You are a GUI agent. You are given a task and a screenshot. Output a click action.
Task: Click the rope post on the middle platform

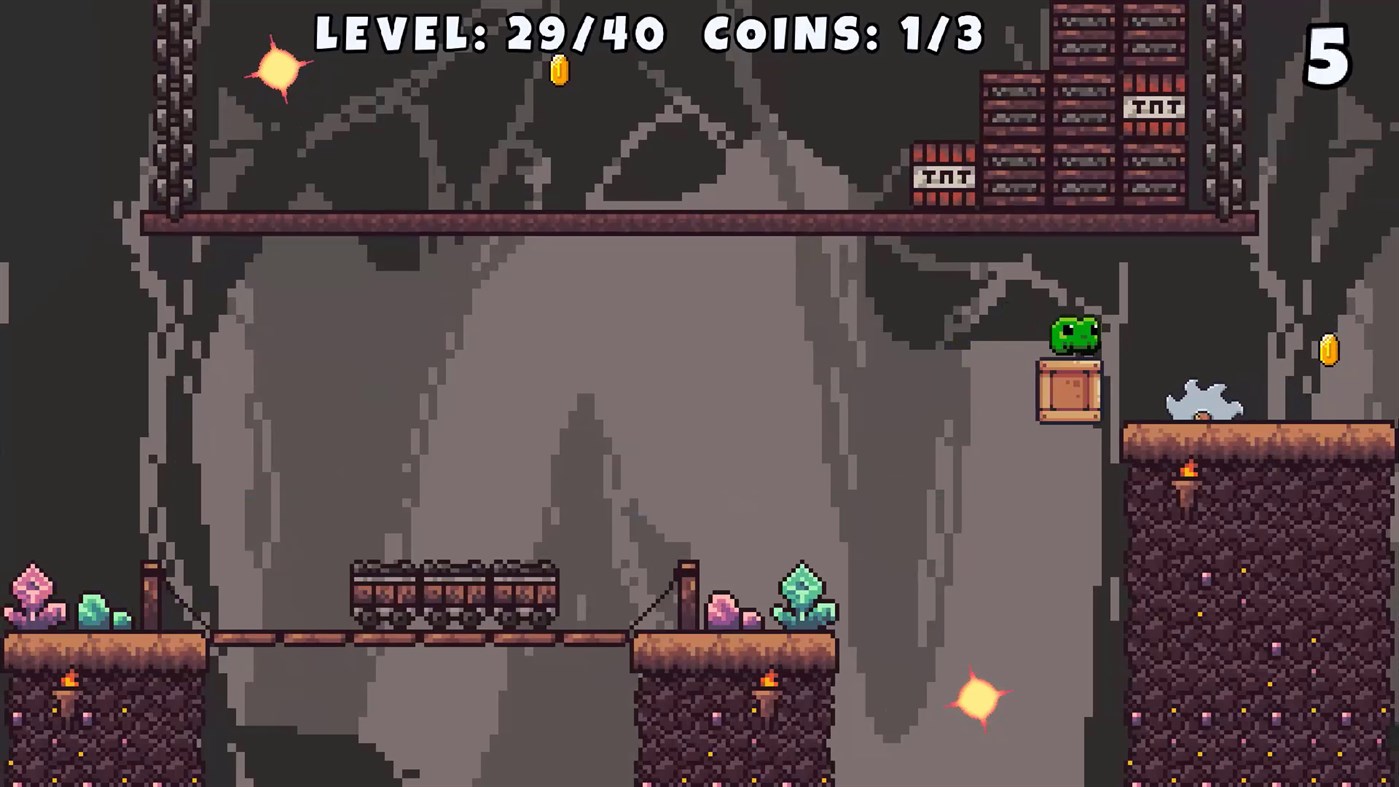coord(689,595)
